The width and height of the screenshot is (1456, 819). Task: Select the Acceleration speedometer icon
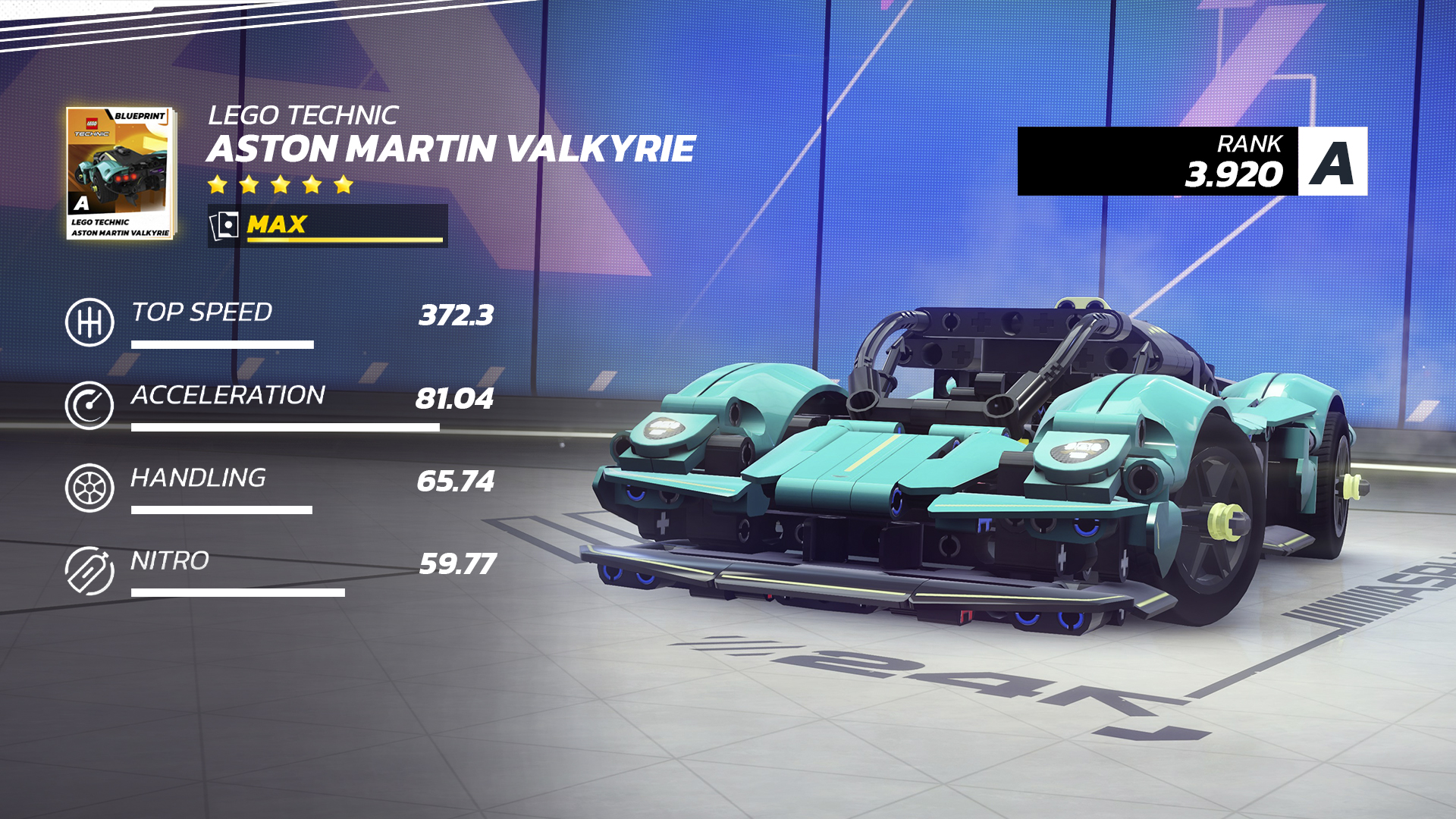click(x=89, y=406)
